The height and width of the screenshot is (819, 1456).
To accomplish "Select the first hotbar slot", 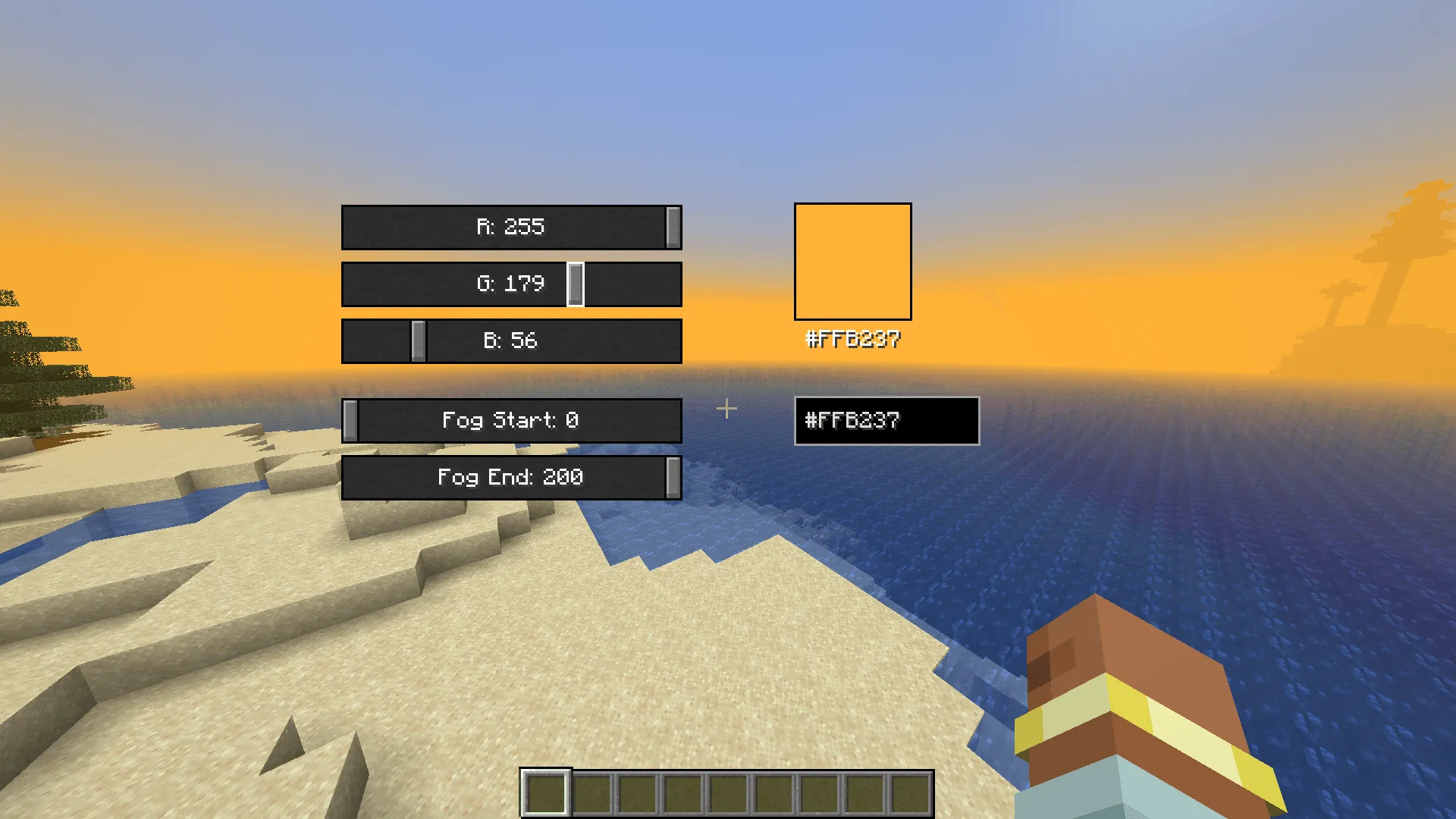I will [x=546, y=795].
